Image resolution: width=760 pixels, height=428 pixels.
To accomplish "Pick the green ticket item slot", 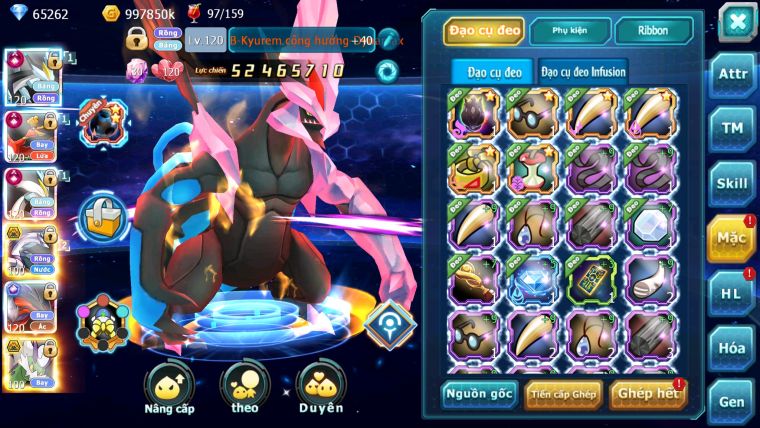I will point(591,279).
